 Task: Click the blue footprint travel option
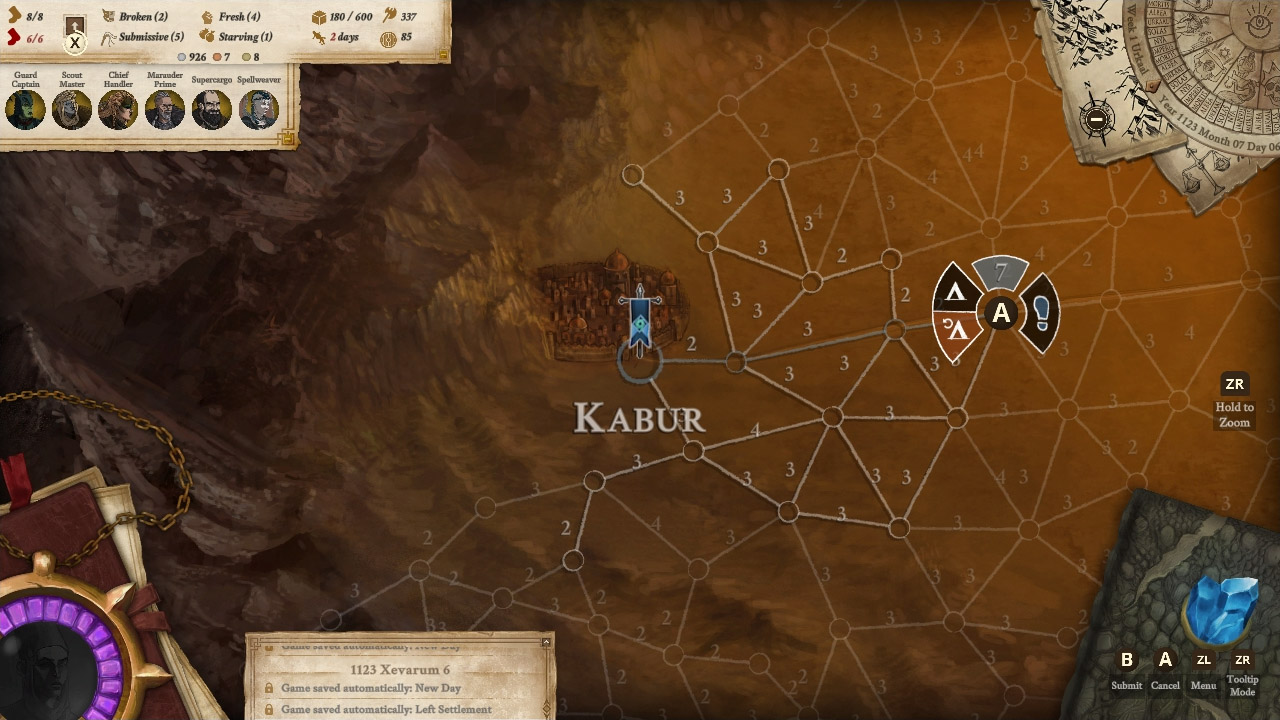(1040, 313)
